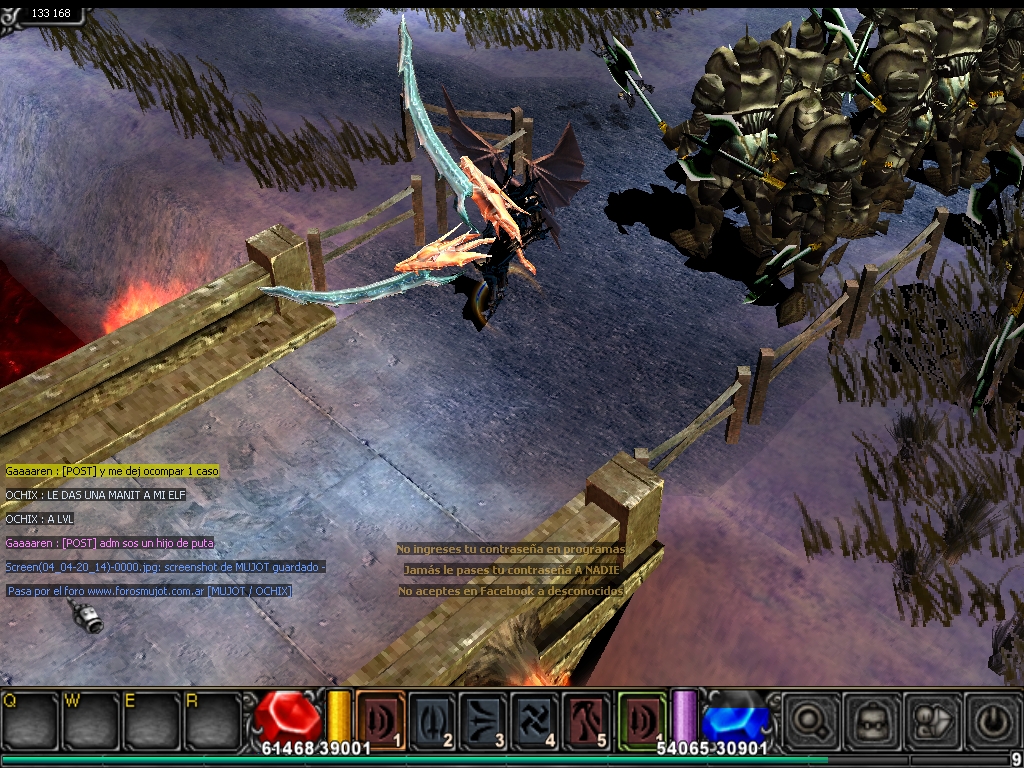Choose the pinwheel skill in slot 4
The image size is (1024, 768).
click(x=535, y=719)
